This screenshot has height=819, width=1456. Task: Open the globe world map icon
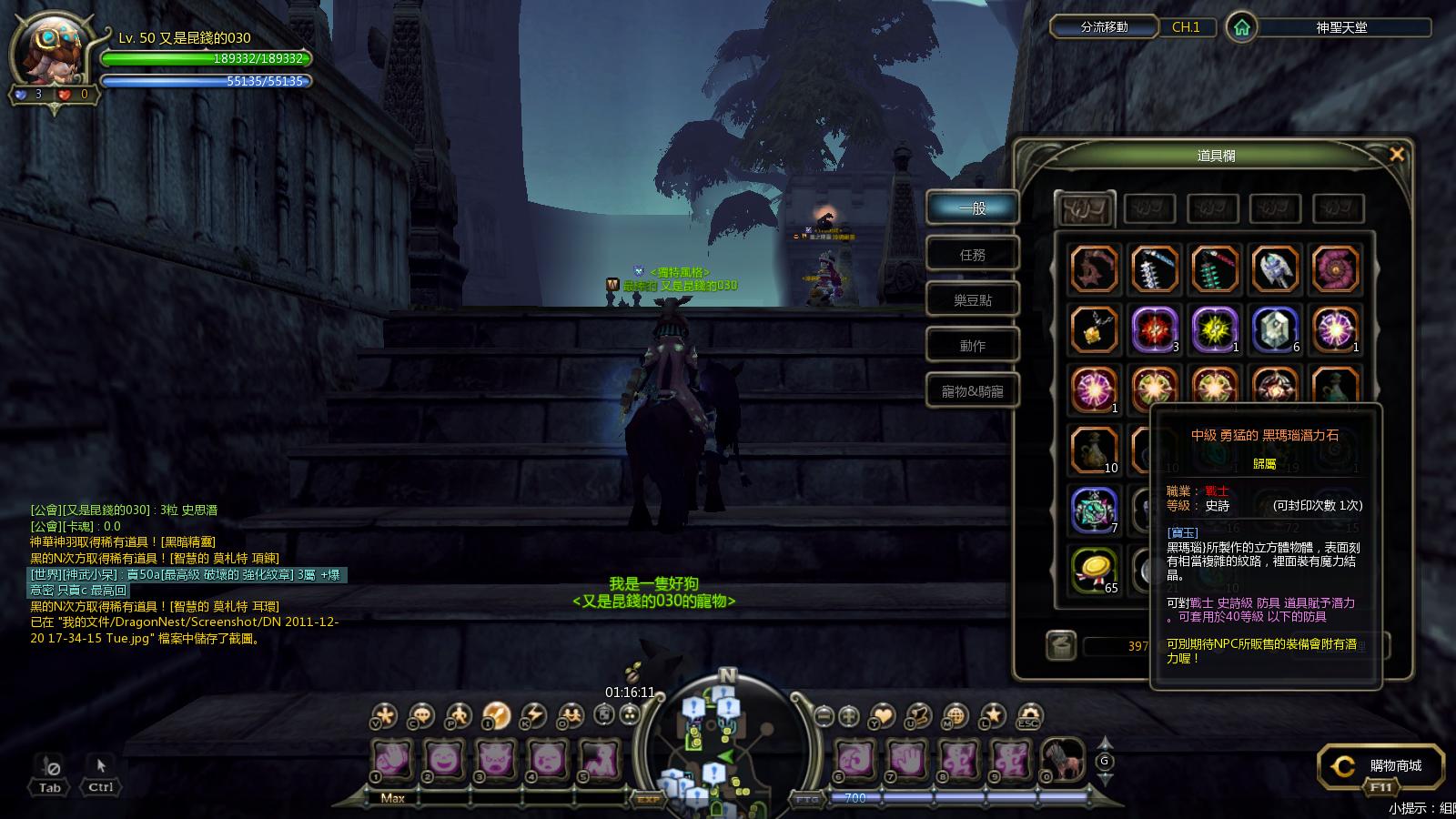tap(955, 715)
